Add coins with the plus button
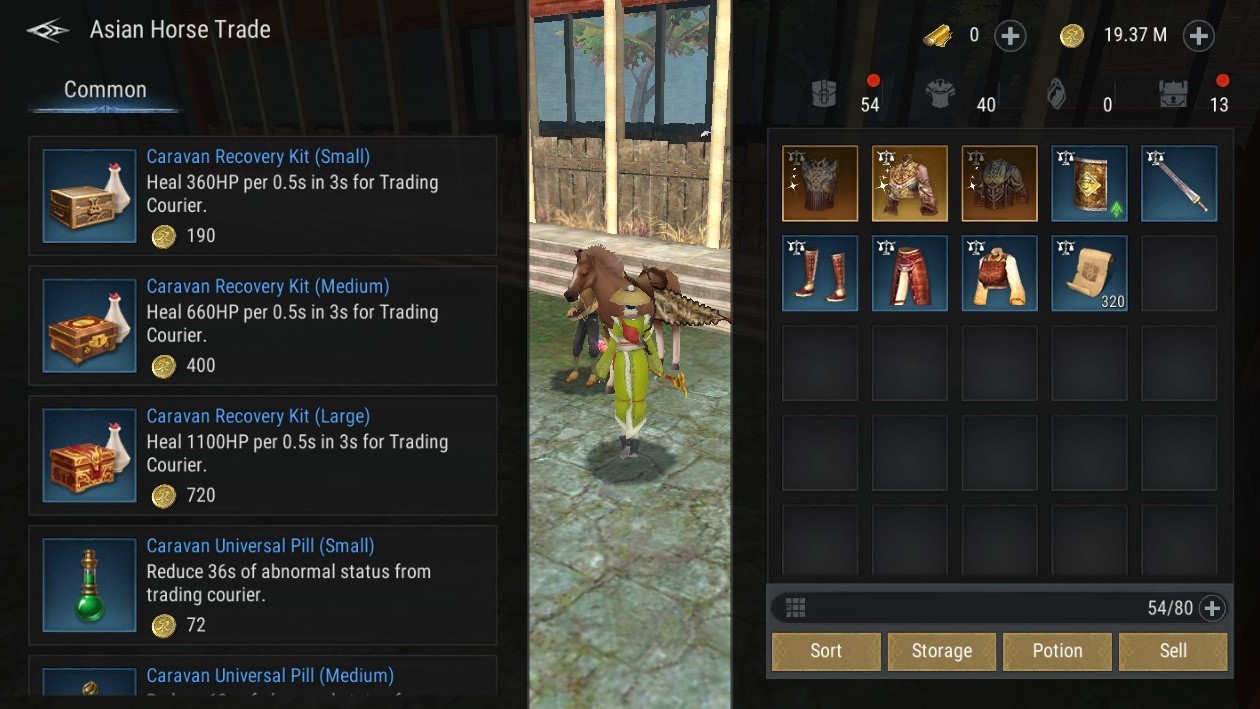Image resolution: width=1260 pixels, height=709 pixels. tap(1198, 36)
